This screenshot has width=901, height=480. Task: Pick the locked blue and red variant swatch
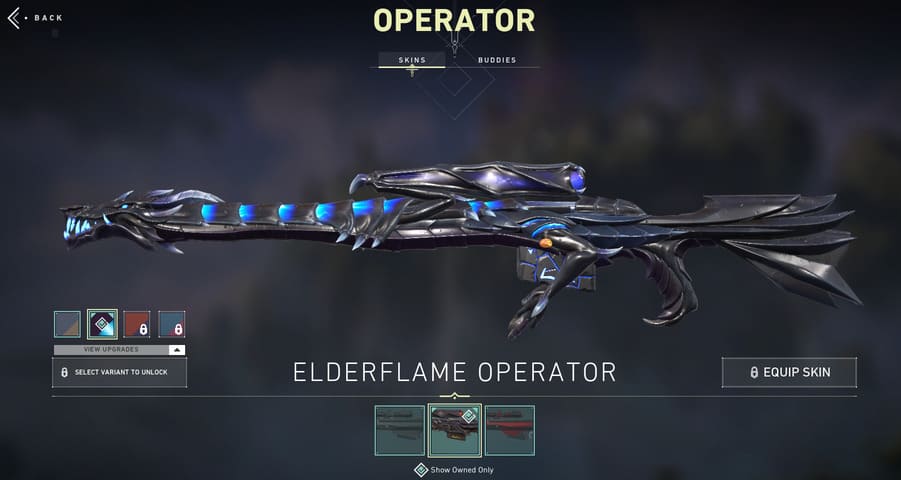click(x=172, y=324)
